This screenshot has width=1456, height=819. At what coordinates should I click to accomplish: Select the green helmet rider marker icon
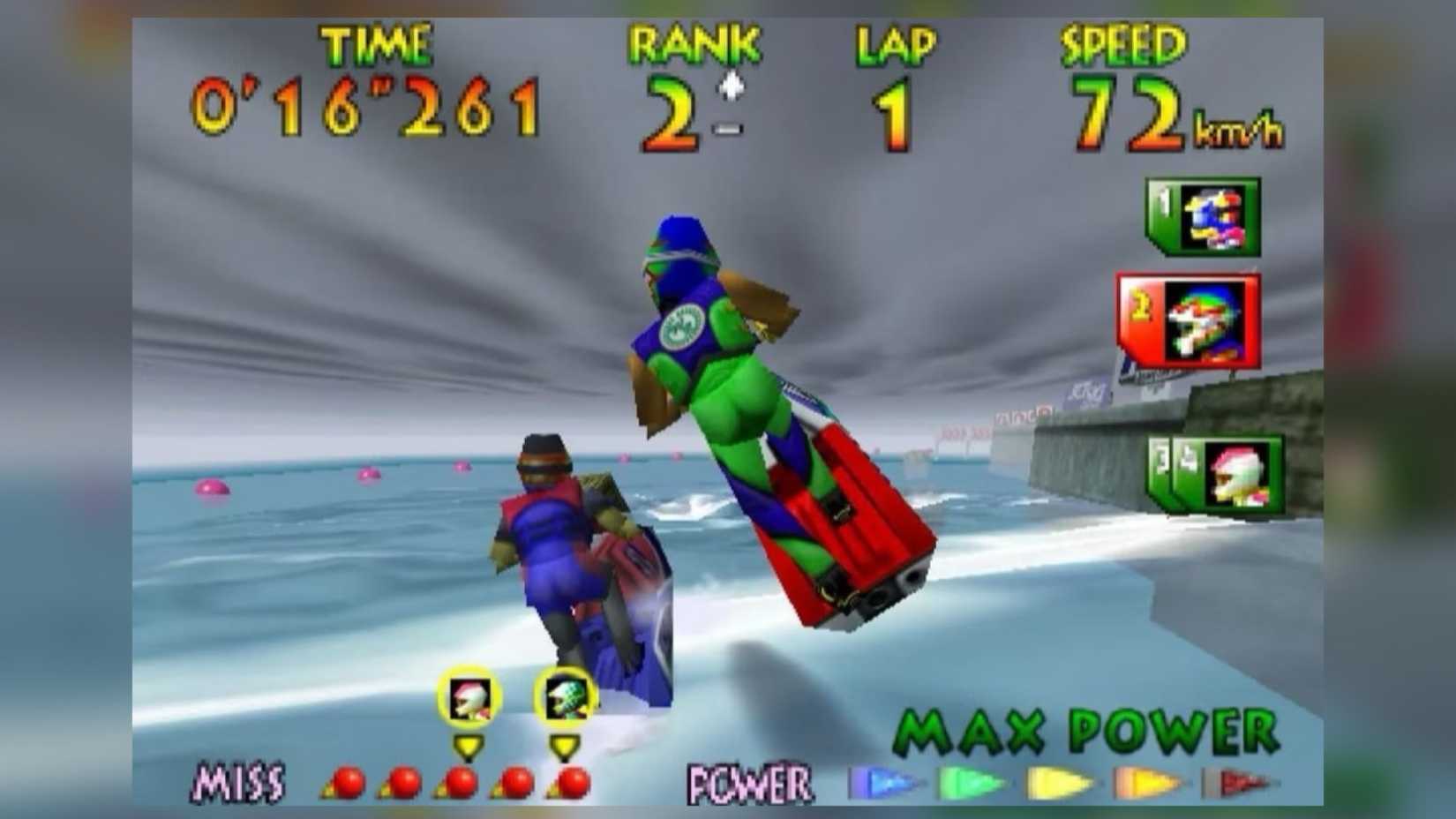click(566, 697)
